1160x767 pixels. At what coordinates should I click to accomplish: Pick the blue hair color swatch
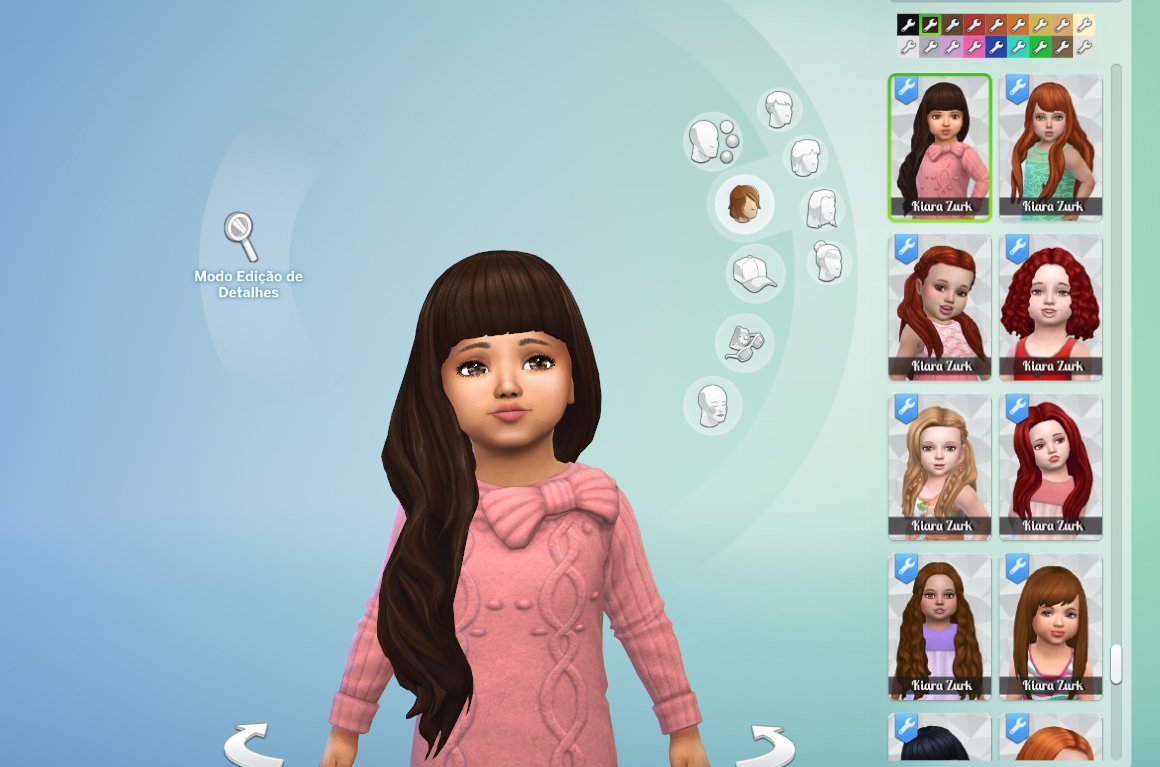point(995,46)
